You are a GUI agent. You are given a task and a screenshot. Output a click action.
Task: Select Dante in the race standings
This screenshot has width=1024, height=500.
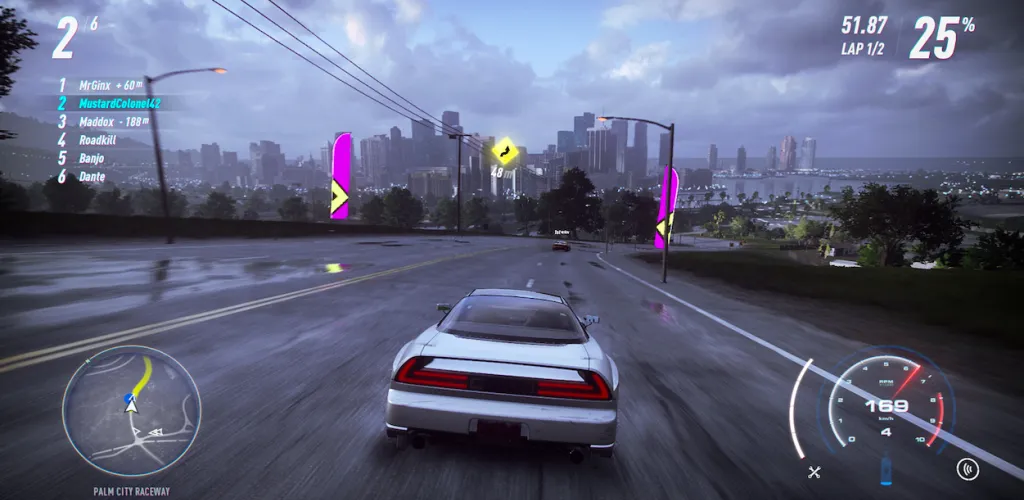(94, 176)
